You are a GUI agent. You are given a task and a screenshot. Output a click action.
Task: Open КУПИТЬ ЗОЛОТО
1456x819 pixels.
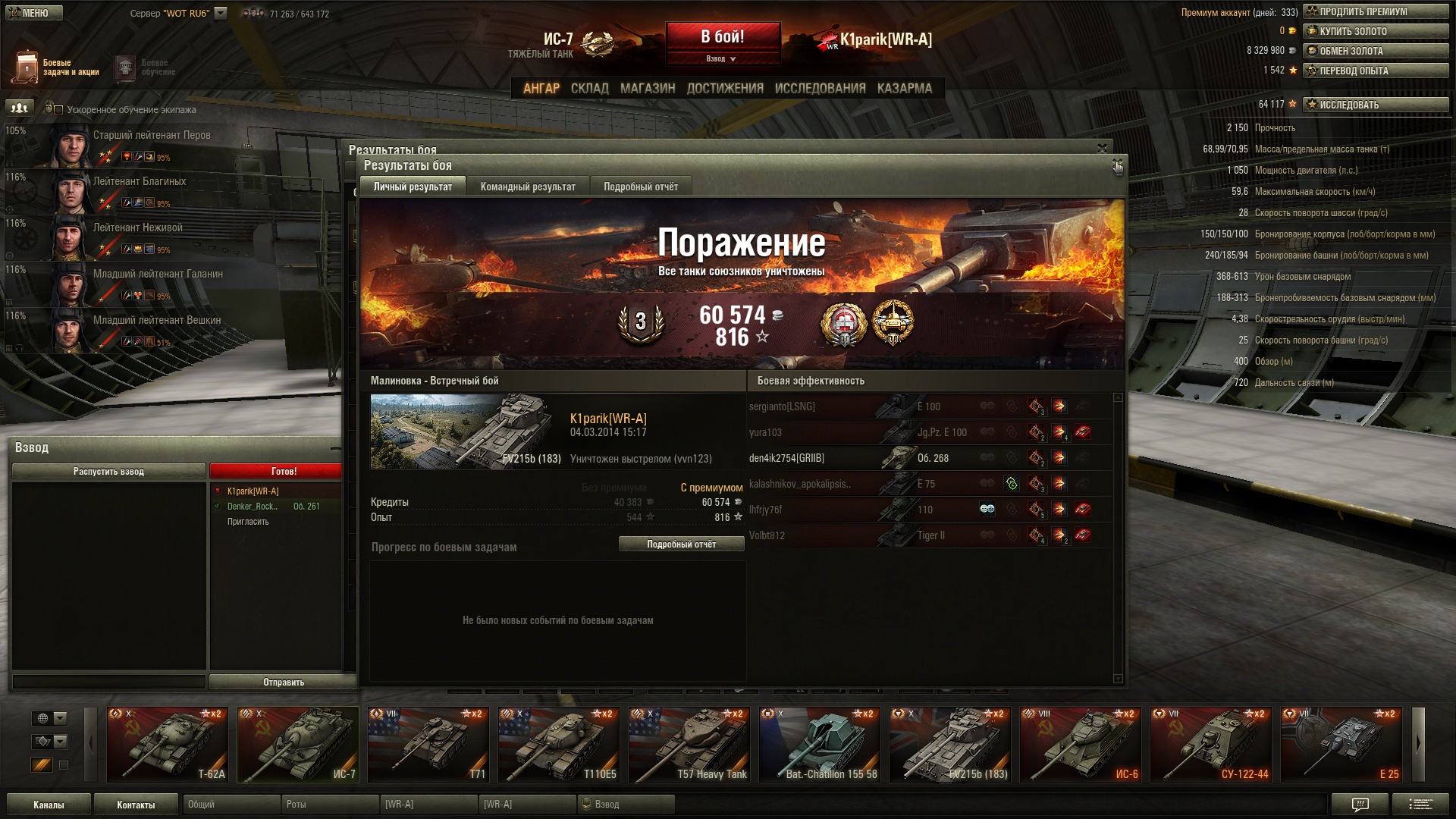(x=1375, y=32)
